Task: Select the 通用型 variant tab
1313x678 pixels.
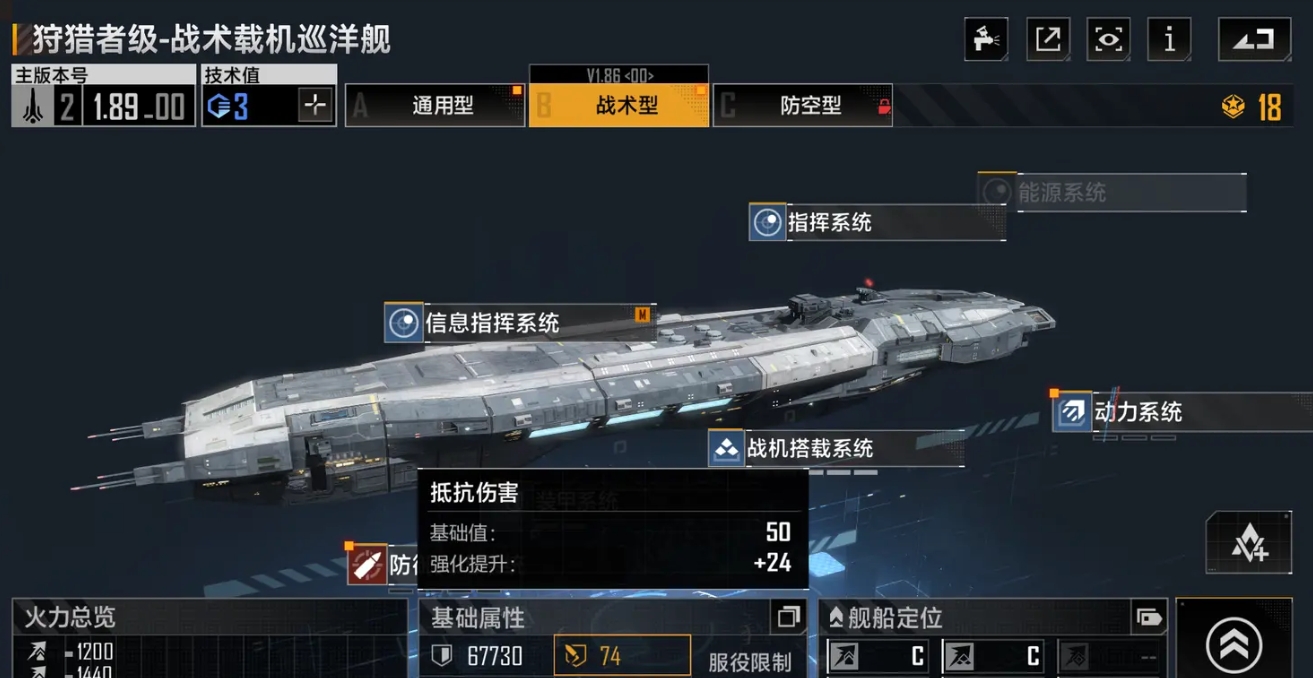Action: click(x=435, y=106)
